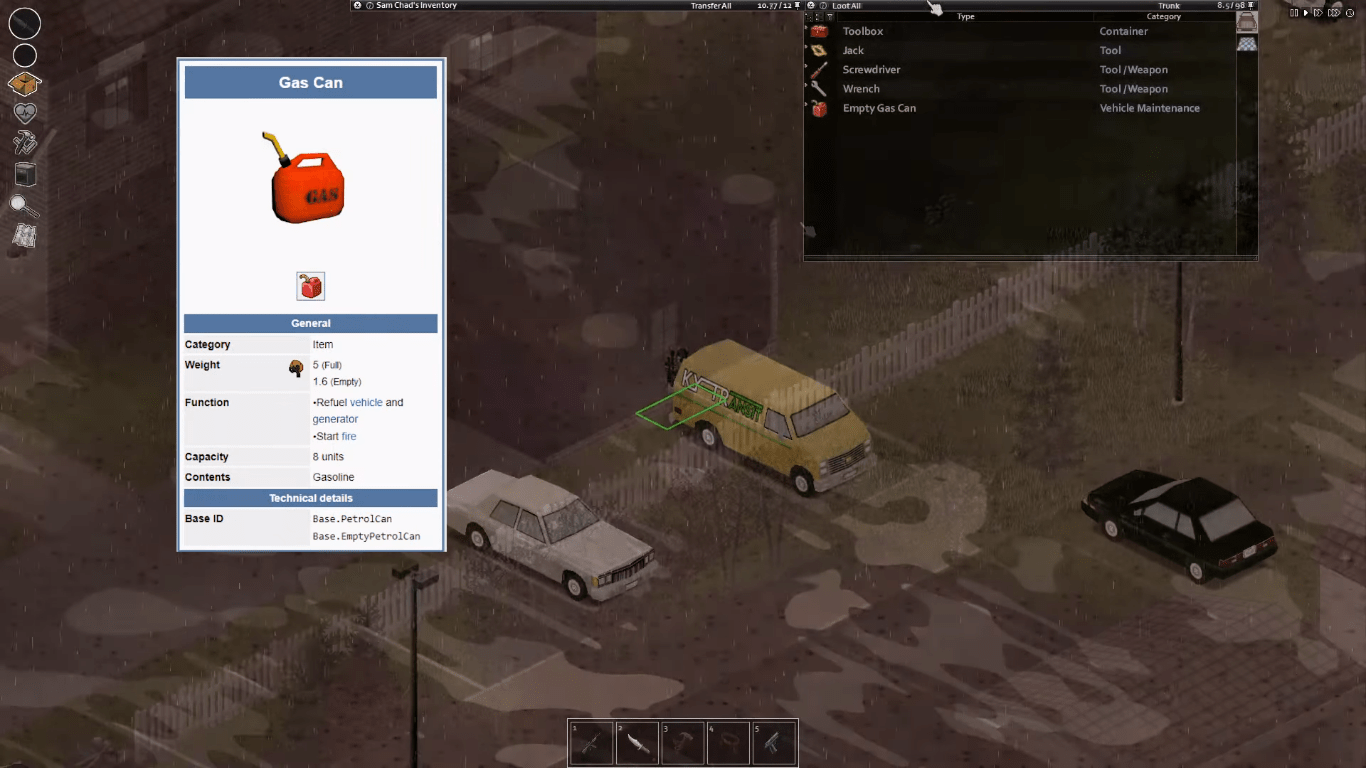Image resolution: width=1366 pixels, height=768 pixels.
Task: Click the expand-all containers icon in loot panel
Action: 808,16
